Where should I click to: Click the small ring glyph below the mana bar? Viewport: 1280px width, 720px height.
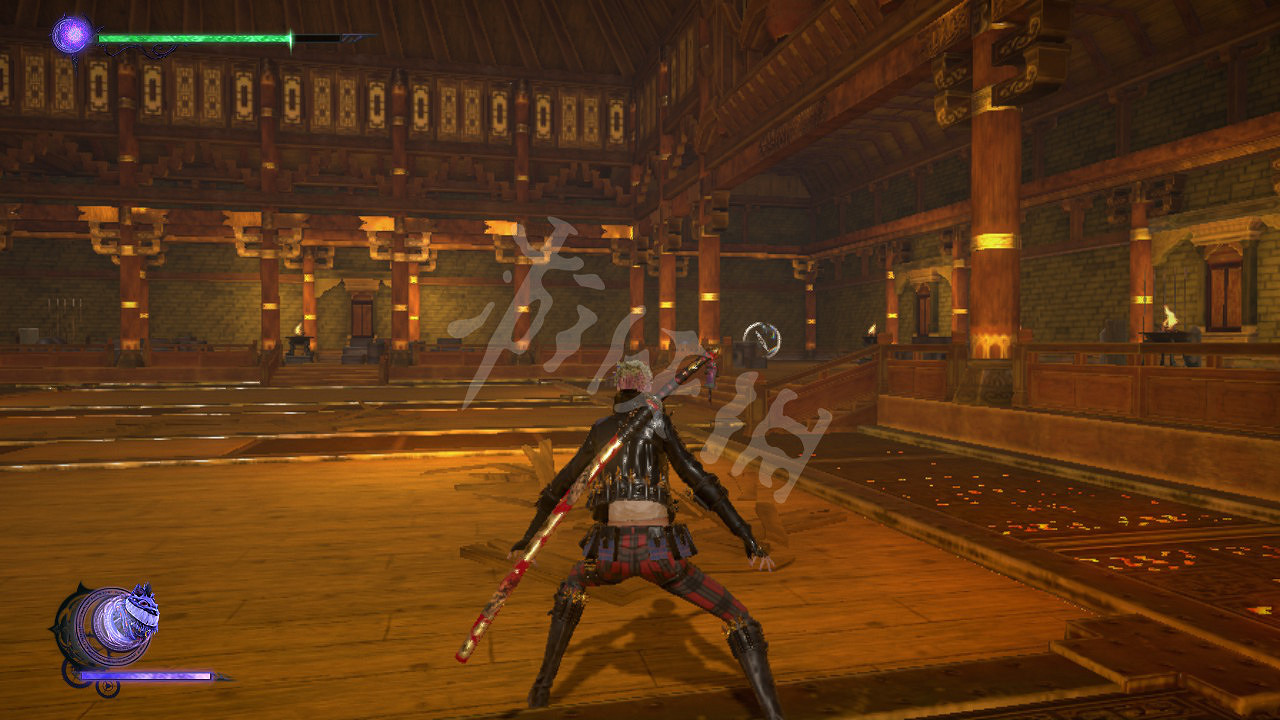pos(107,687)
